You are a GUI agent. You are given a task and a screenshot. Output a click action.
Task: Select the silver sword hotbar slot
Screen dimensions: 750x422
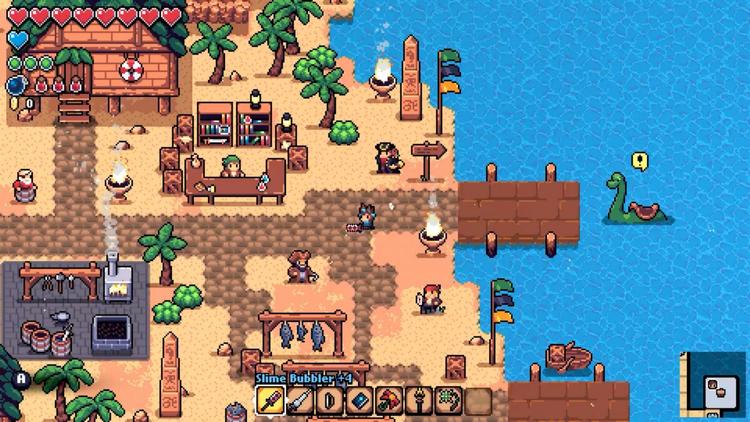tap(300, 401)
